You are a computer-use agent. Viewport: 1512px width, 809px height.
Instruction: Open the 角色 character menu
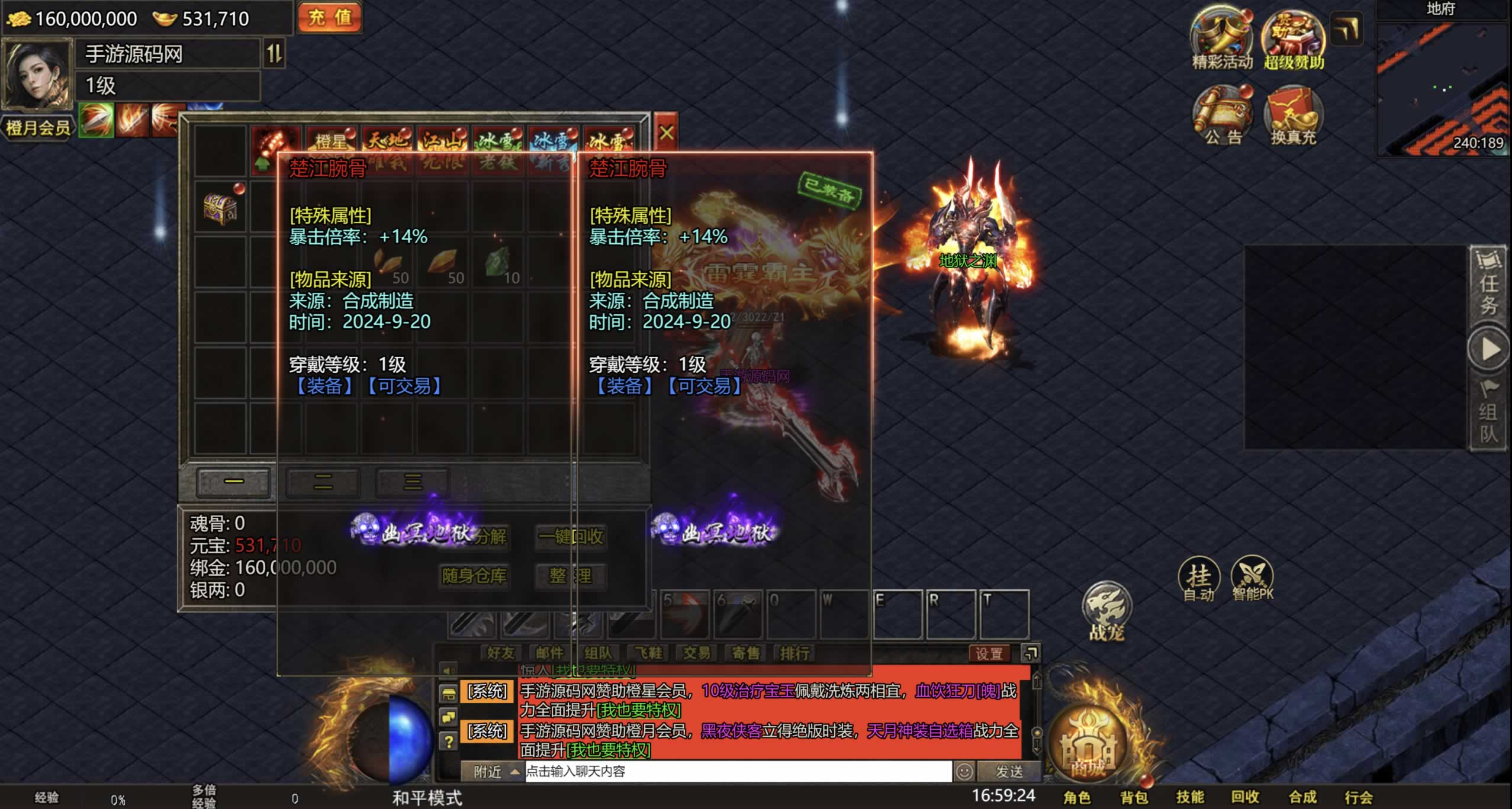click(x=1077, y=797)
